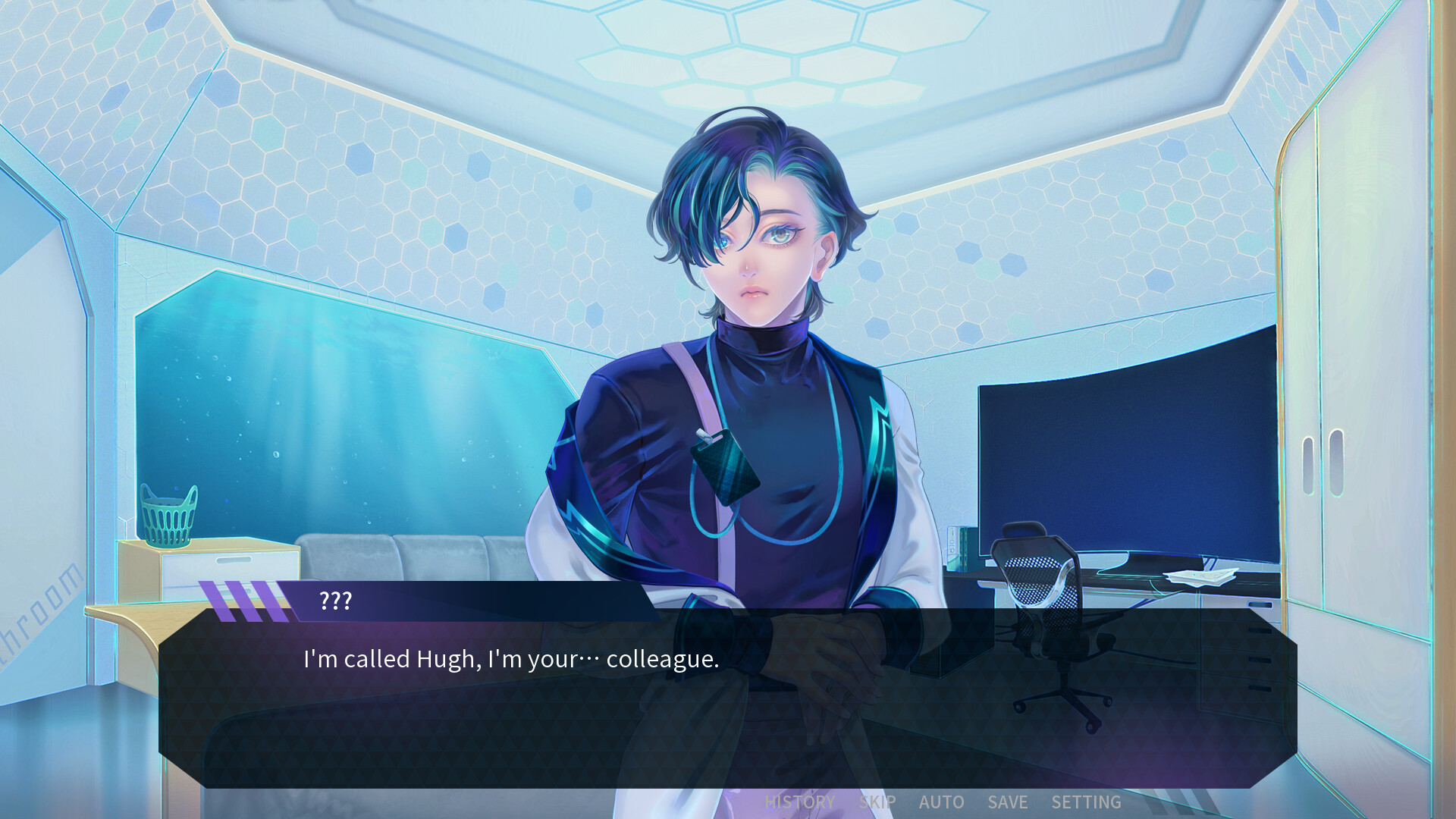This screenshot has width=1456, height=819.
Task: Enable AUTO text advancement
Action: click(x=942, y=802)
